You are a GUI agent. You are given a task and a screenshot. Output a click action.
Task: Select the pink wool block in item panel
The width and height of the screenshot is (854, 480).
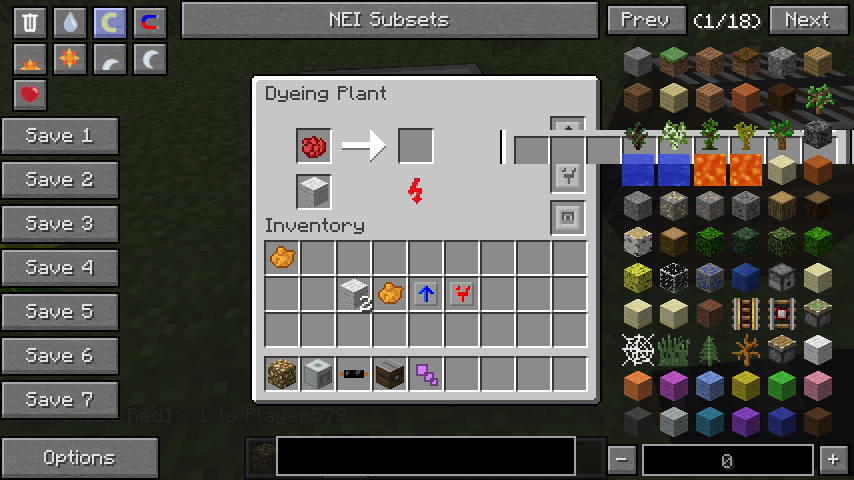pyautogui.click(x=818, y=385)
